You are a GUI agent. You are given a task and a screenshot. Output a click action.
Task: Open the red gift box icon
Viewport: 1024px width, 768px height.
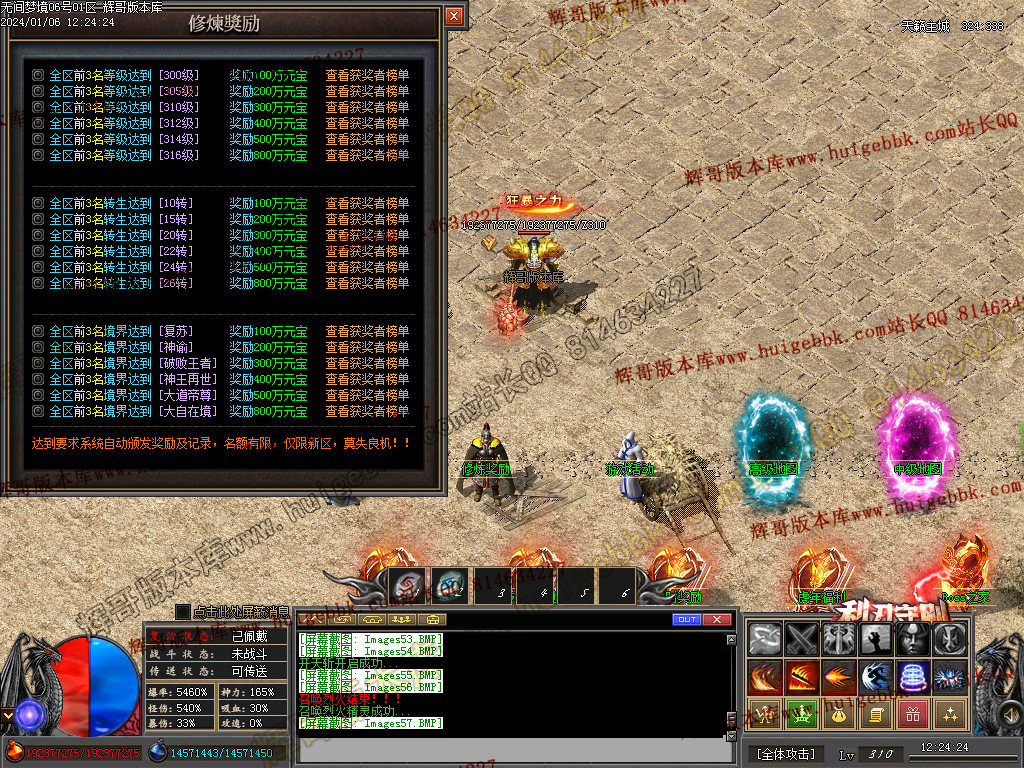(x=912, y=714)
